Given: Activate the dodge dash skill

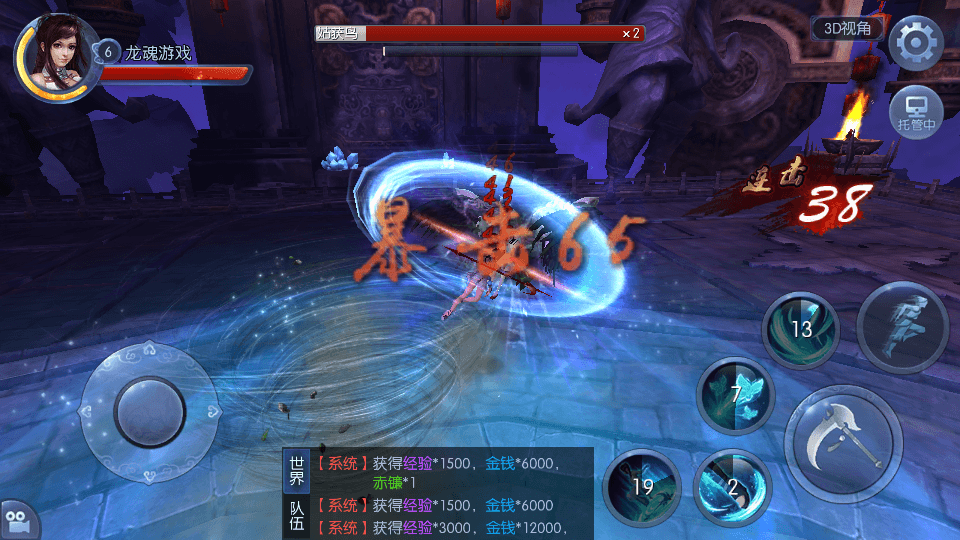Looking at the screenshot, I should [902, 327].
